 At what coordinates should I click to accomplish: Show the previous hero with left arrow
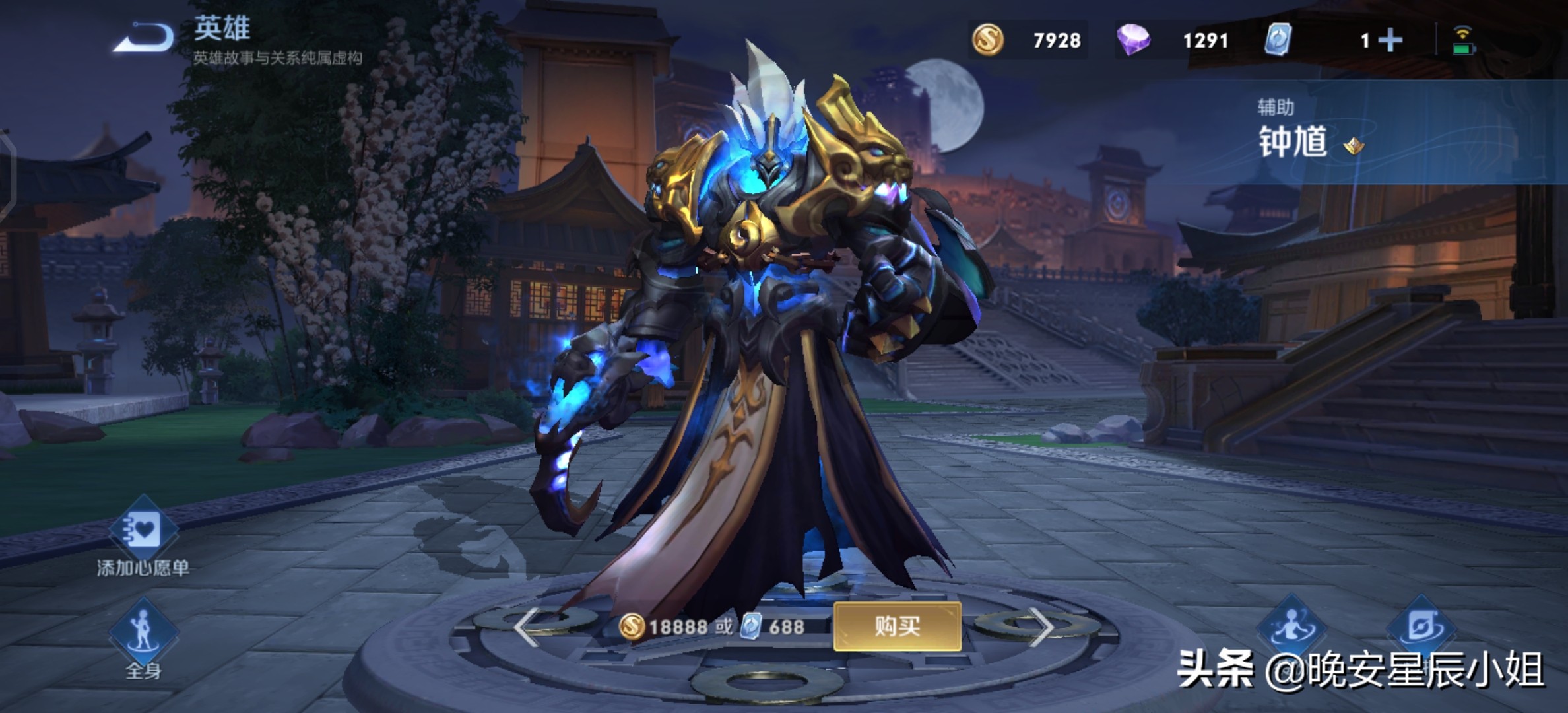526,626
